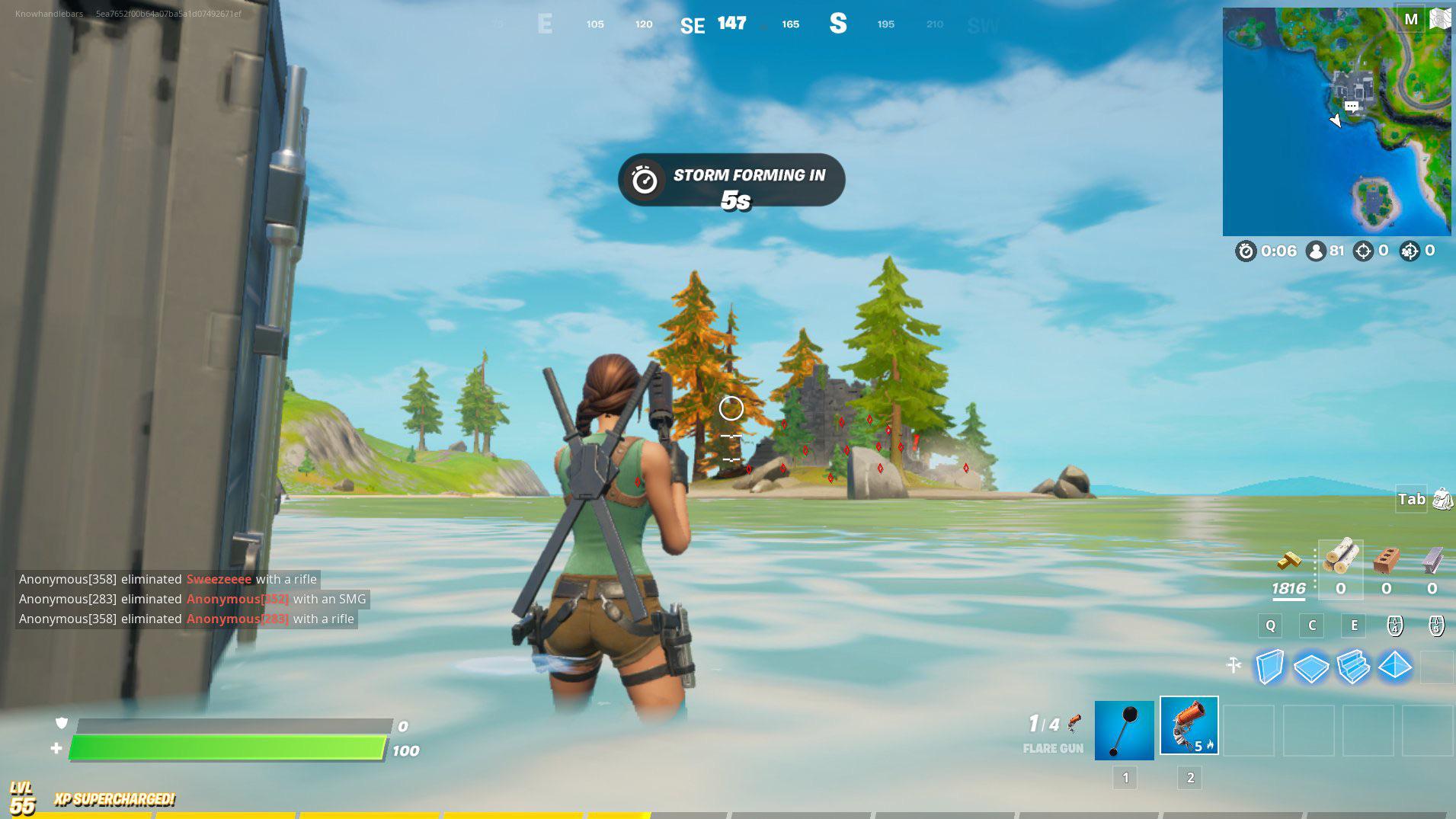1456x819 pixels.
Task: Click the Storm Forming In banner
Action: tap(731, 181)
